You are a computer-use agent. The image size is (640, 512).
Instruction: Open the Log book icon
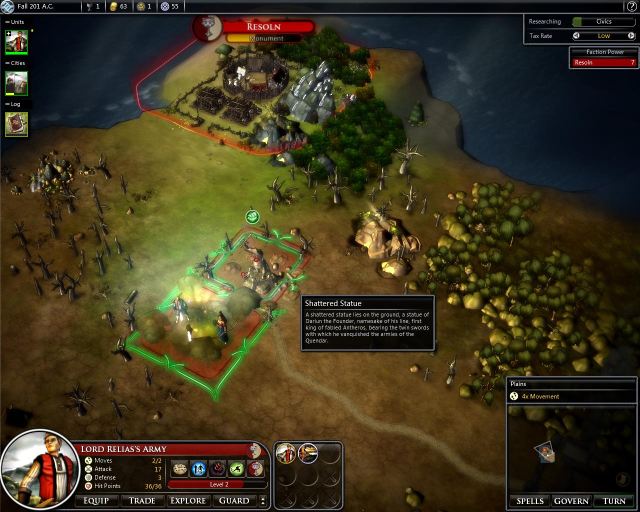point(17,123)
